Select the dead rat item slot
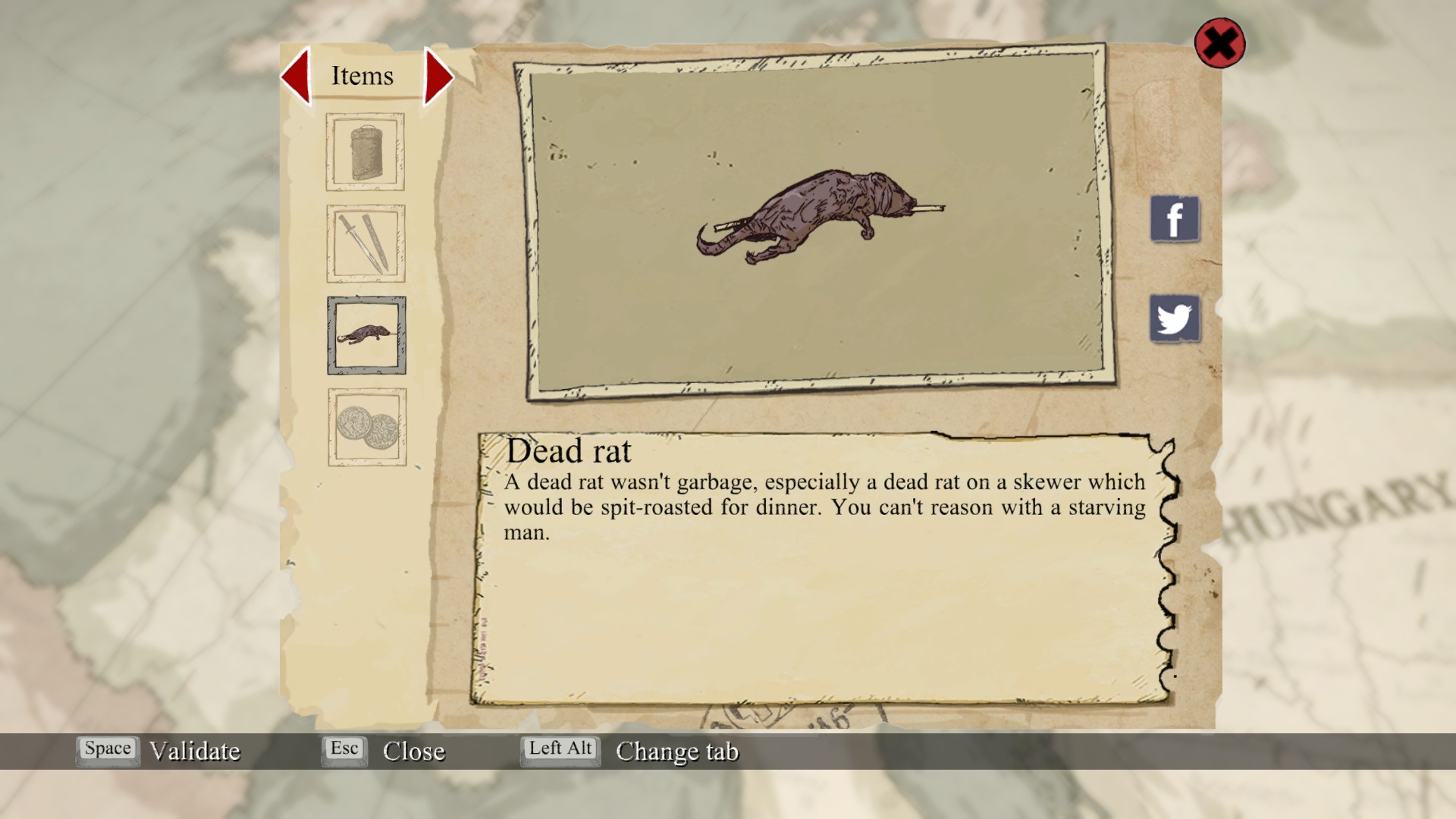 [366, 335]
